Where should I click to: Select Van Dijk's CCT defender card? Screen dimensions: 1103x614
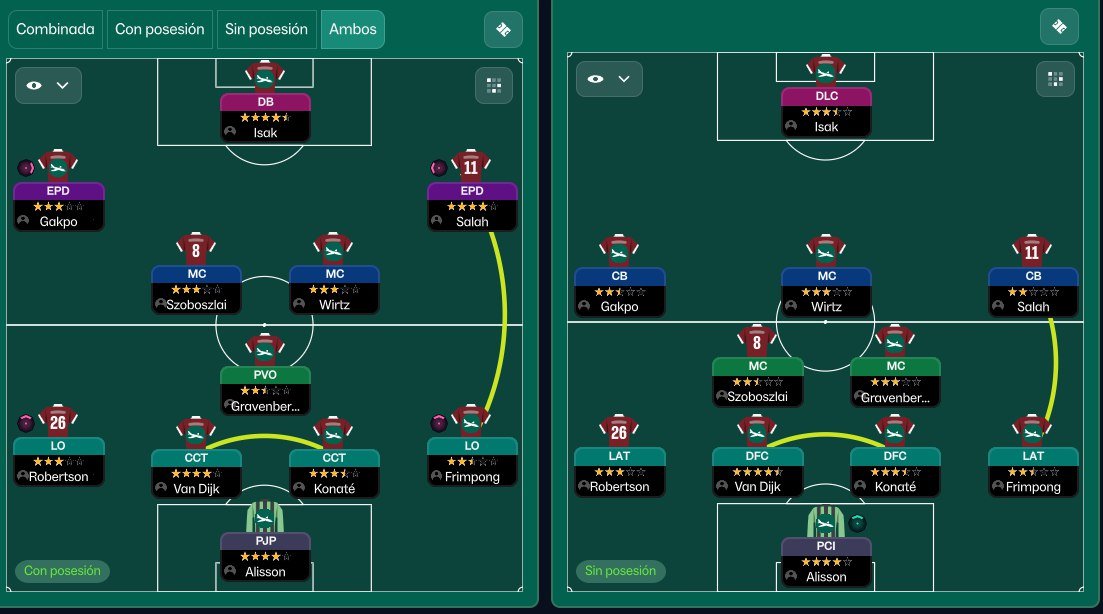[x=196, y=473]
